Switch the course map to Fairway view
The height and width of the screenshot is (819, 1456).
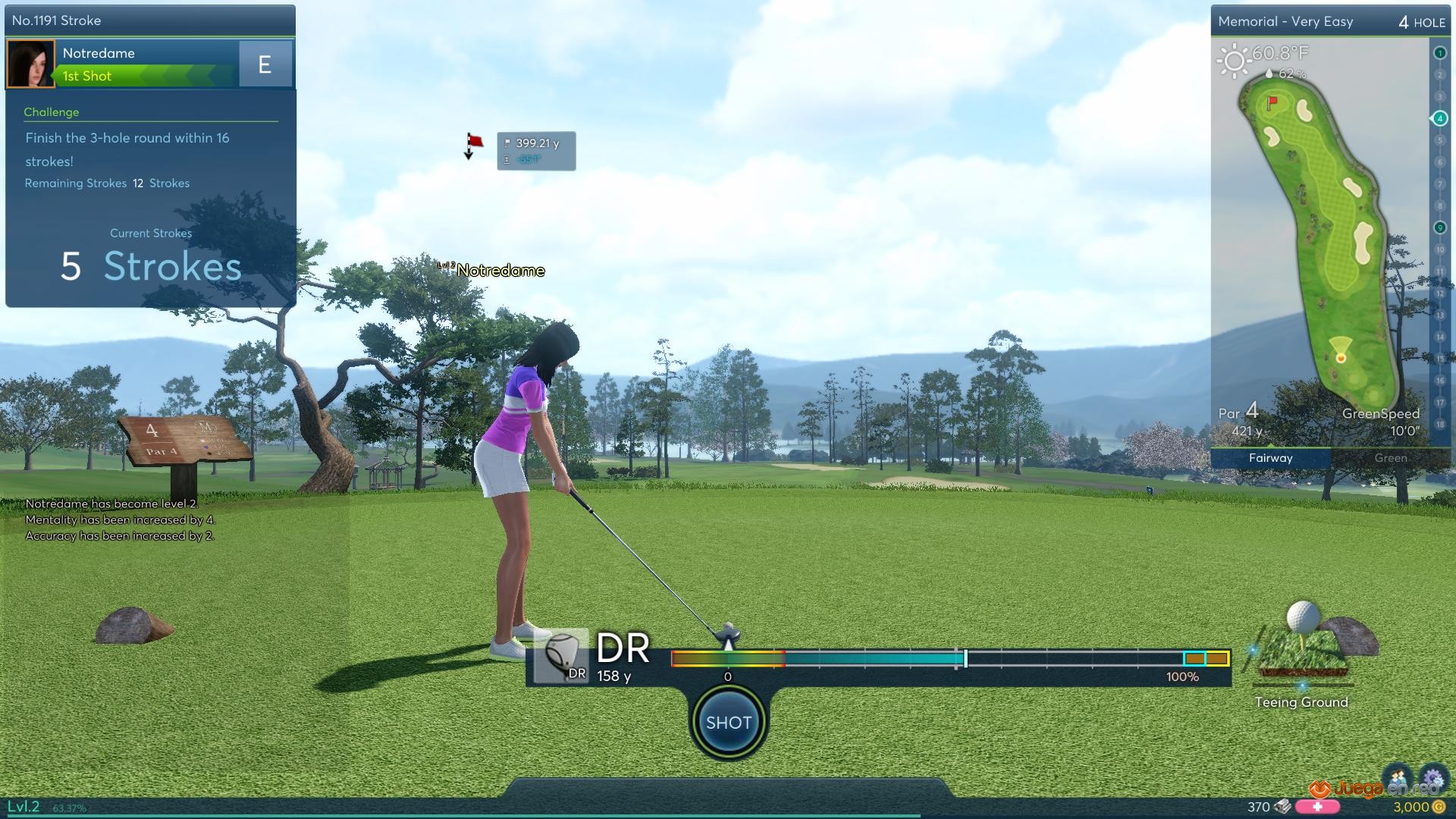click(1270, 458)
